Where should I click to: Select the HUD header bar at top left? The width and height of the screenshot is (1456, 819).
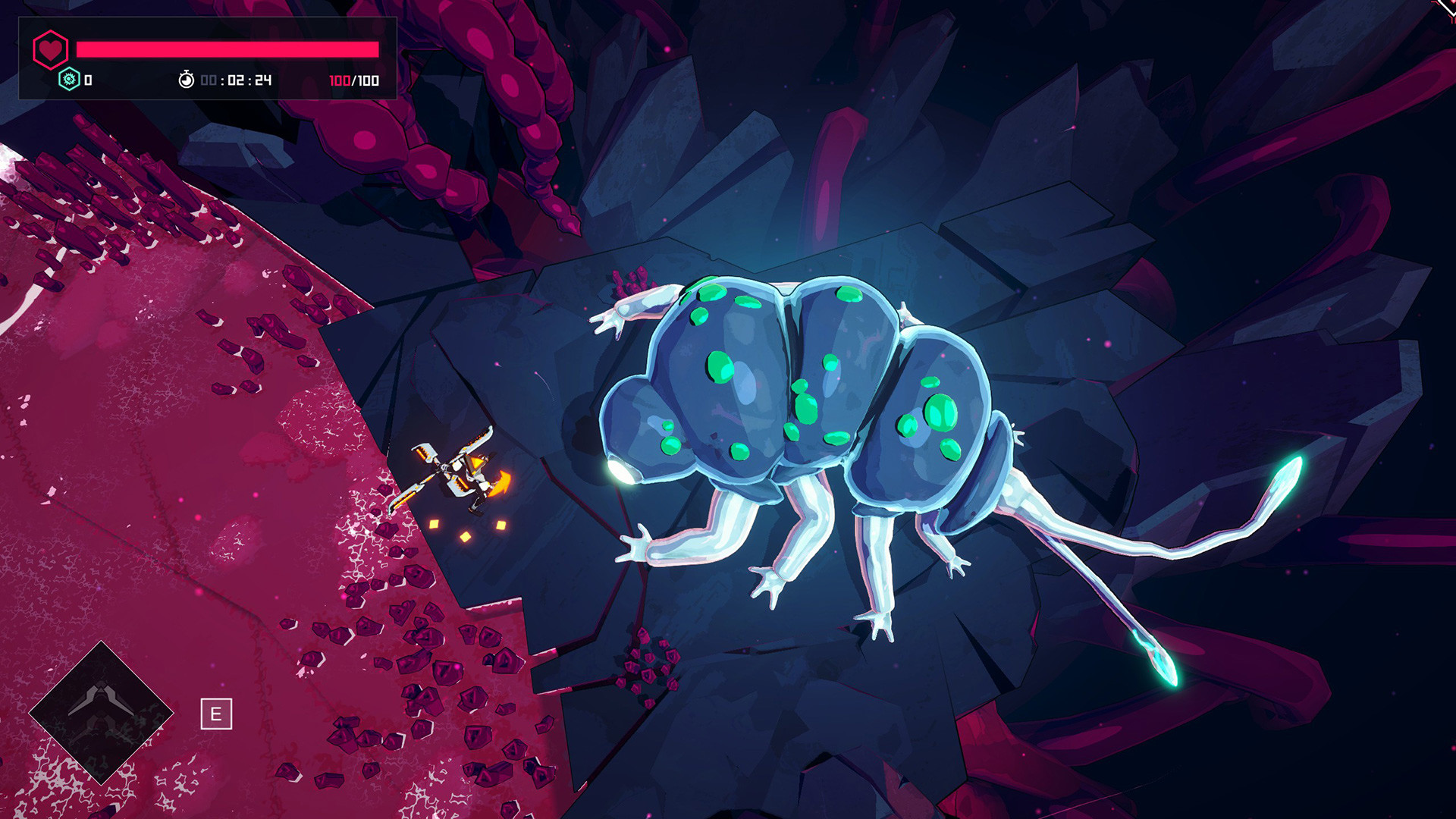pos(209,48)
